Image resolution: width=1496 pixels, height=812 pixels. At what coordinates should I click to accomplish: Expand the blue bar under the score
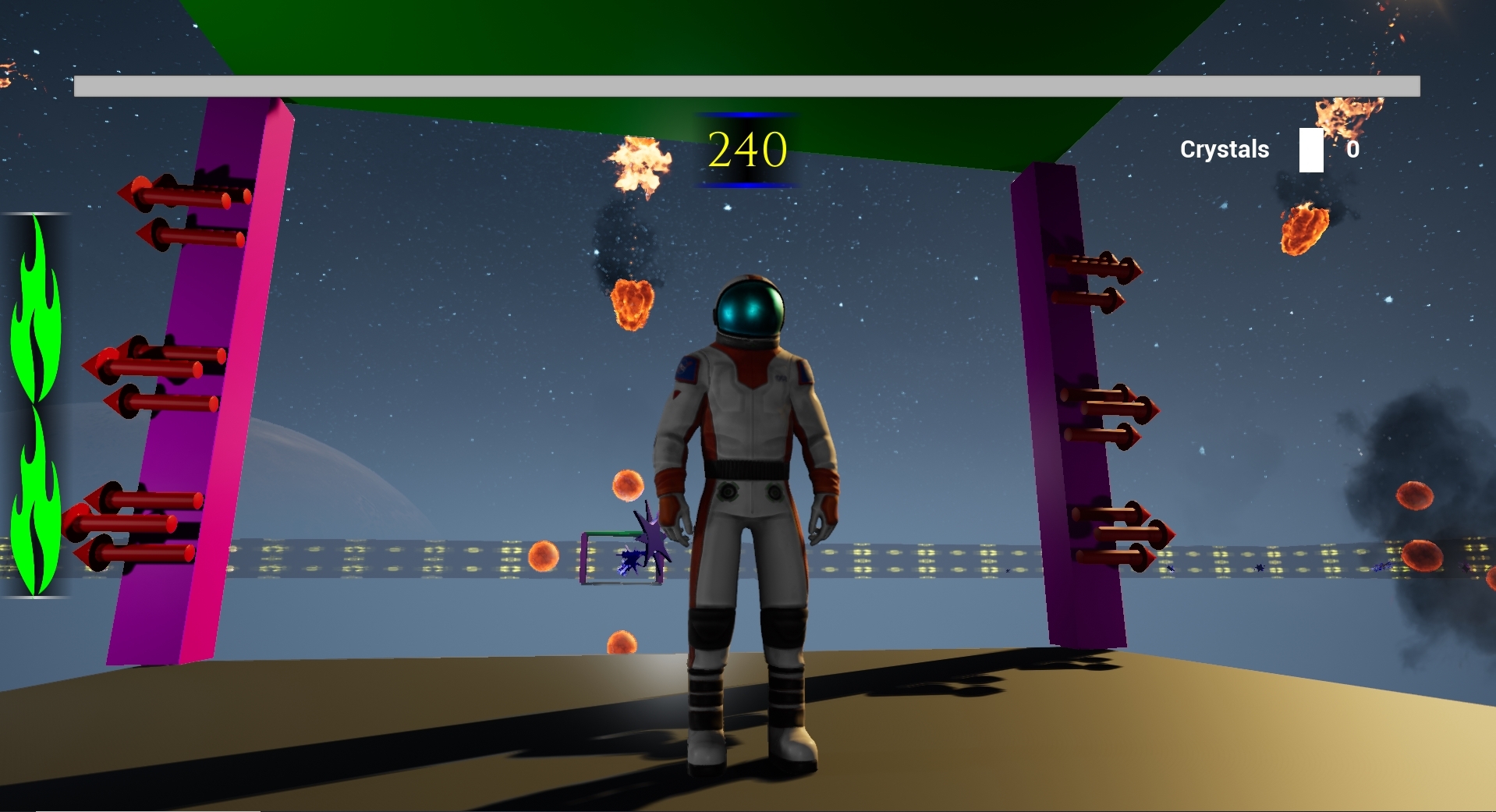tap(747, 185)
